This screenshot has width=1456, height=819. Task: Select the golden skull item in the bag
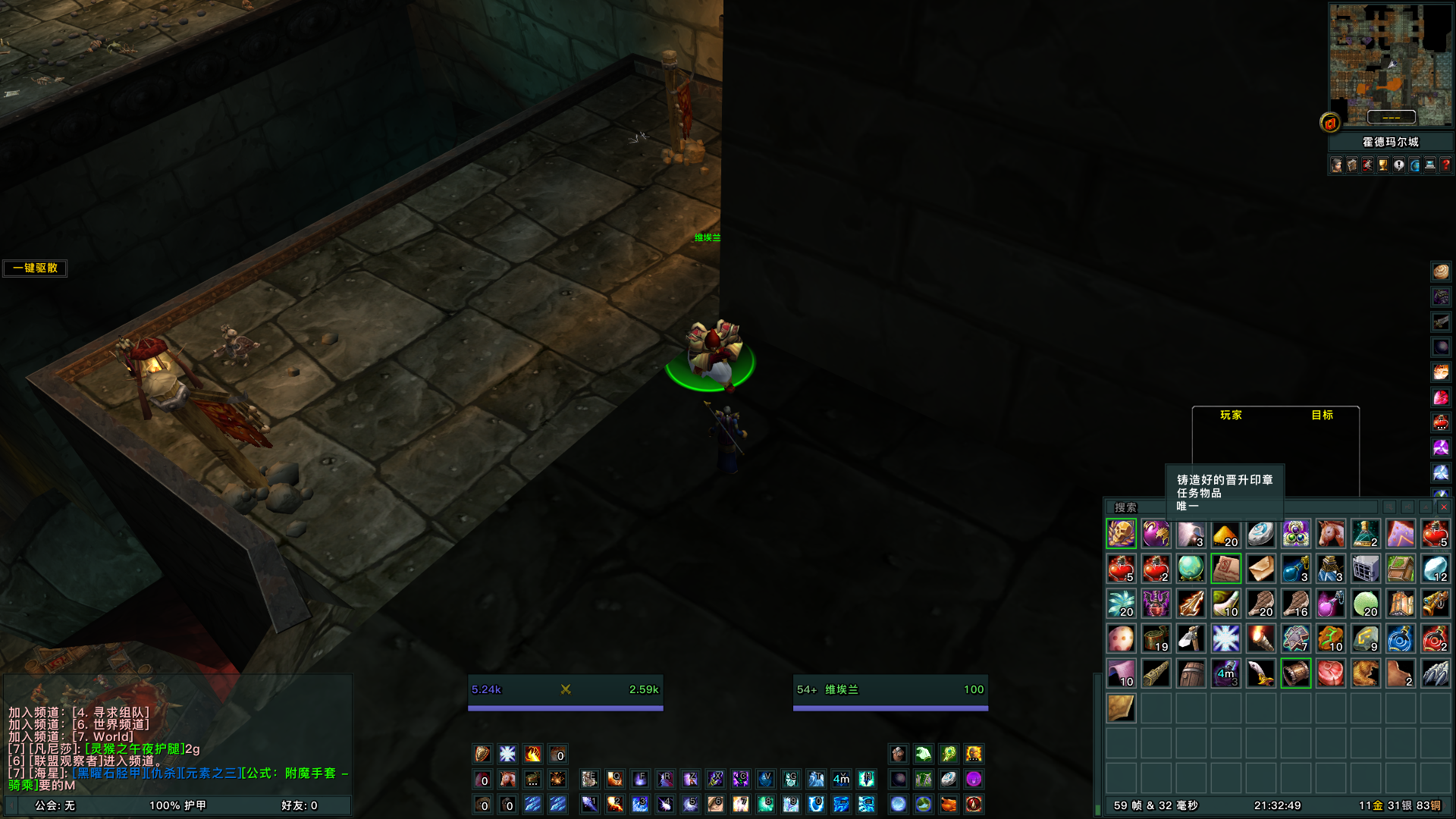1121,534
